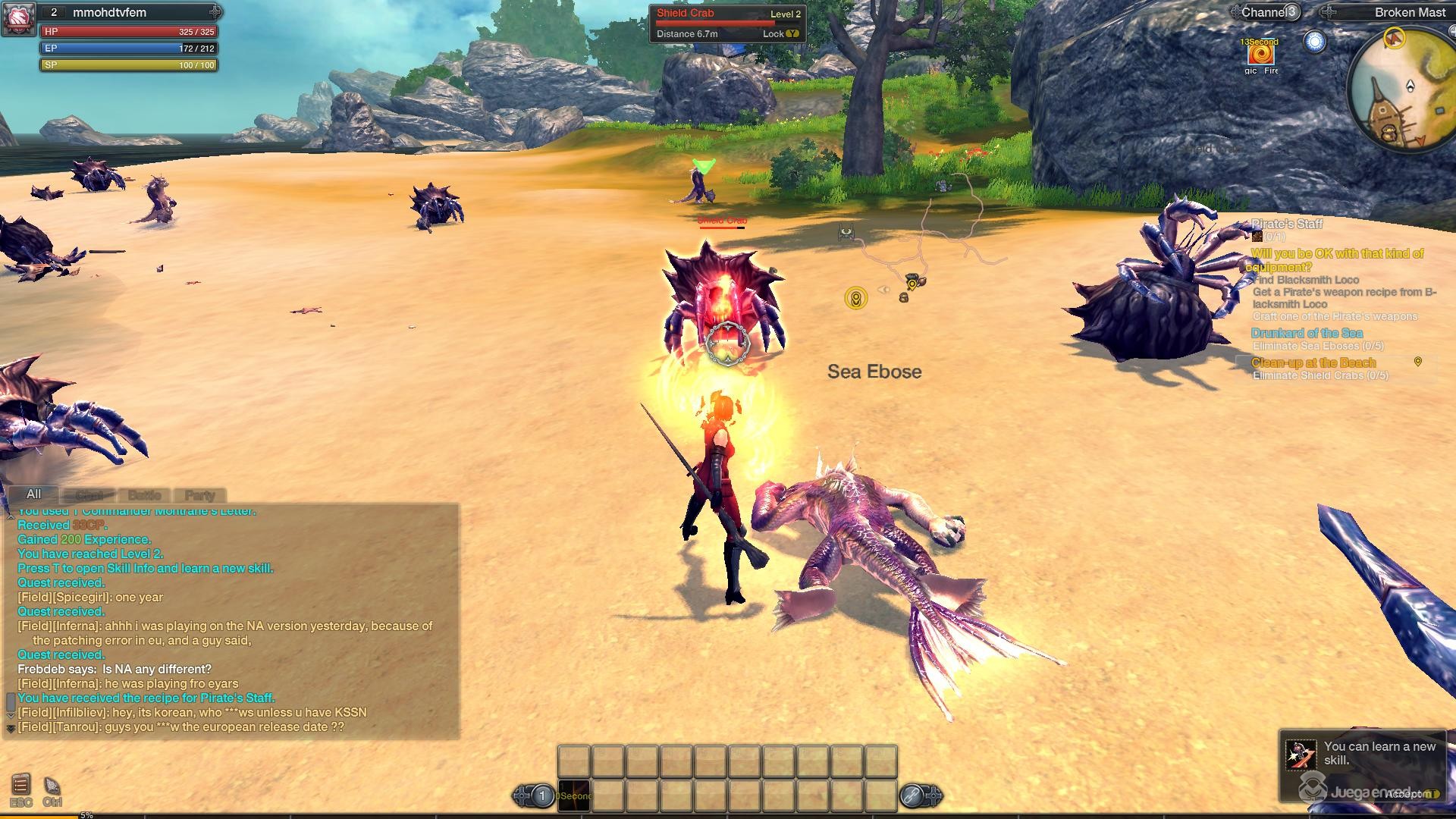Select the Party chat tab

(199, 494)
